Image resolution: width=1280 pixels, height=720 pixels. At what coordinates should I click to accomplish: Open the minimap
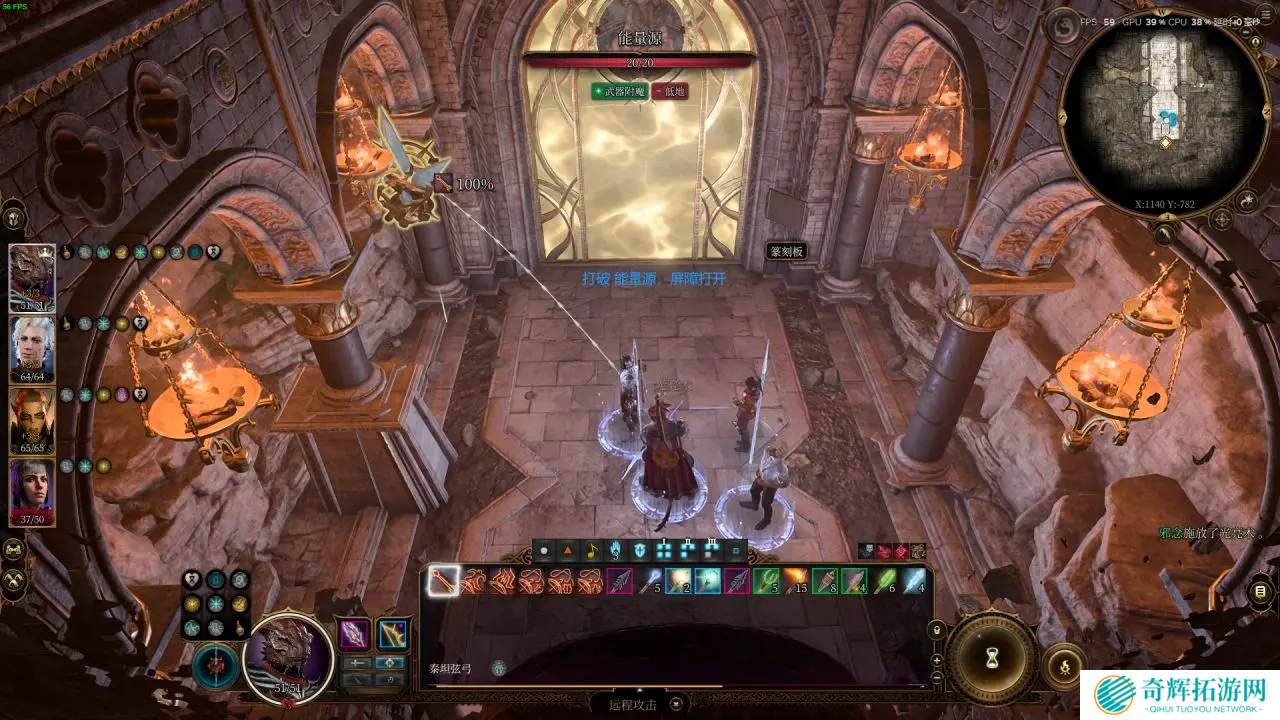(x=1164, y=113)
